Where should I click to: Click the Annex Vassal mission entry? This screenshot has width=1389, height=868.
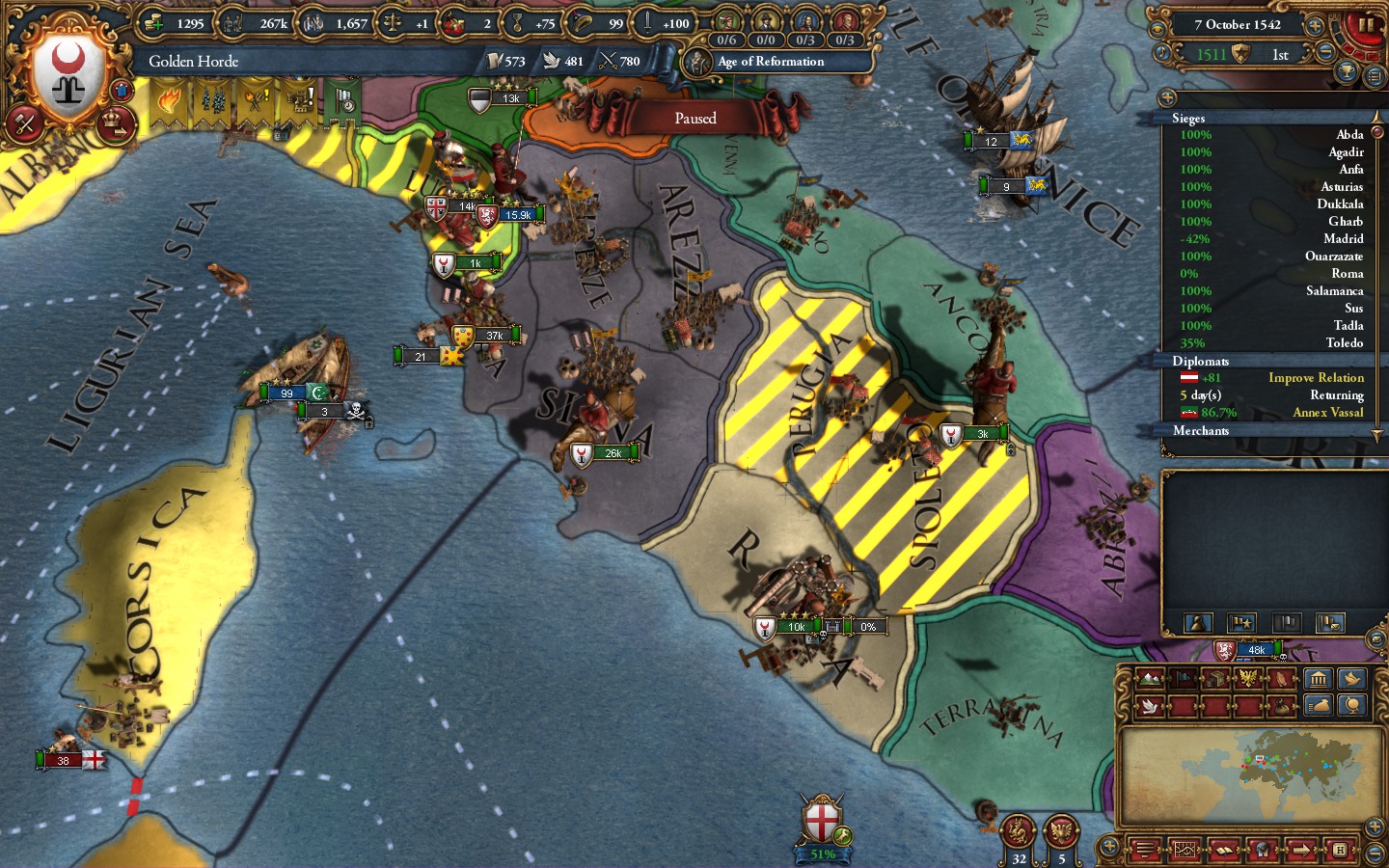[x=1328, y=412]
